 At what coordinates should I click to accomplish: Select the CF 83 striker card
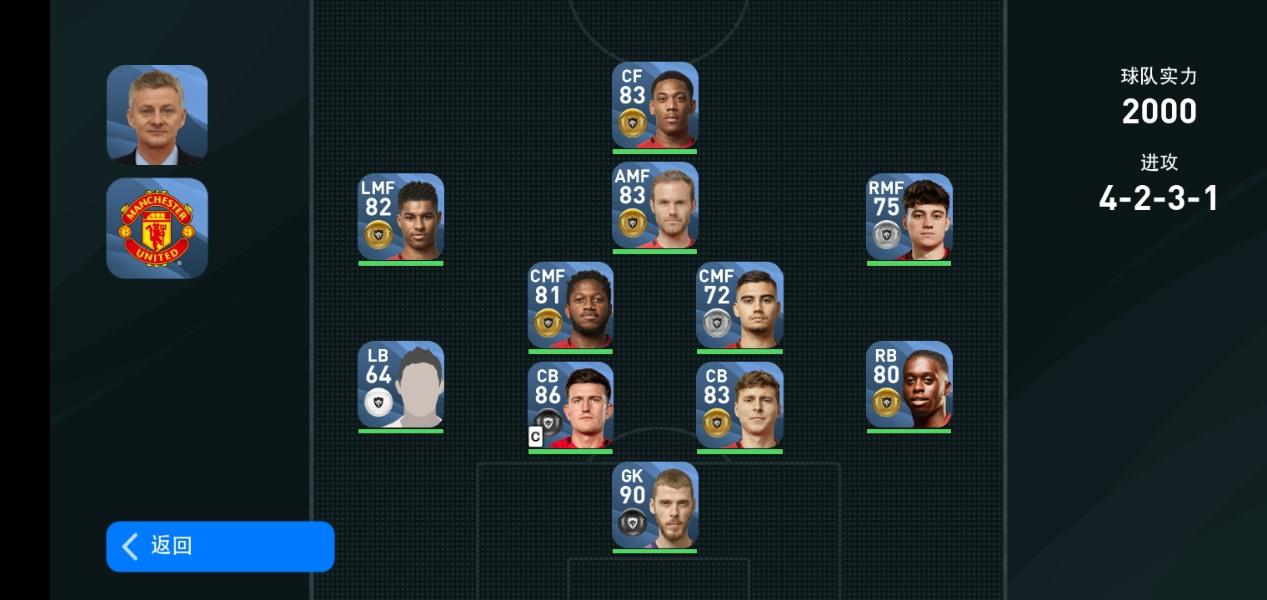tap(655, 106)
